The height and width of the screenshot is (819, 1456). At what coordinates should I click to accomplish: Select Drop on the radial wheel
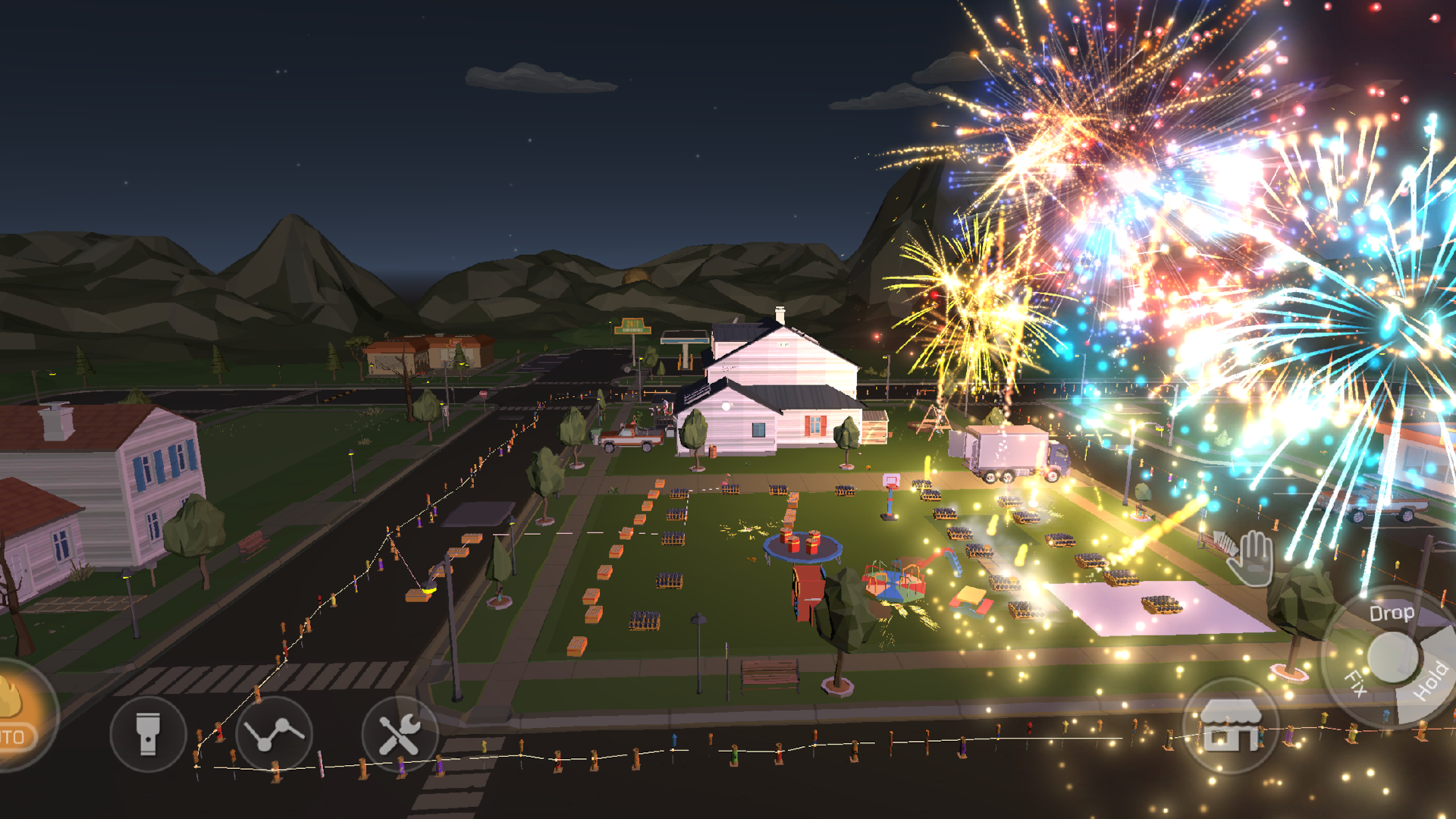click(1394, 614)
